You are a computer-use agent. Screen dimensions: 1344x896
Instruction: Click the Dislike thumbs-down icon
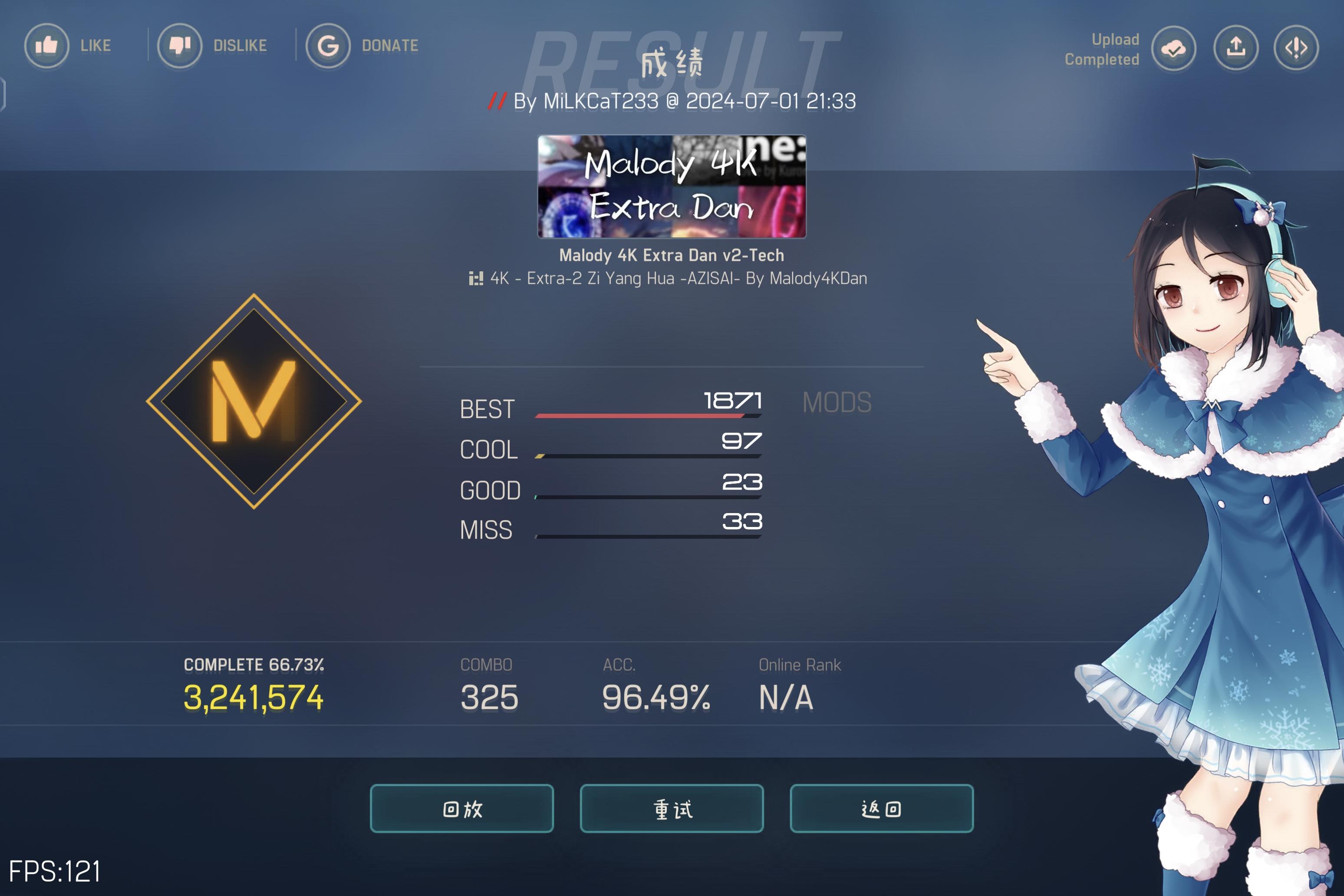(x=179, y=46)
